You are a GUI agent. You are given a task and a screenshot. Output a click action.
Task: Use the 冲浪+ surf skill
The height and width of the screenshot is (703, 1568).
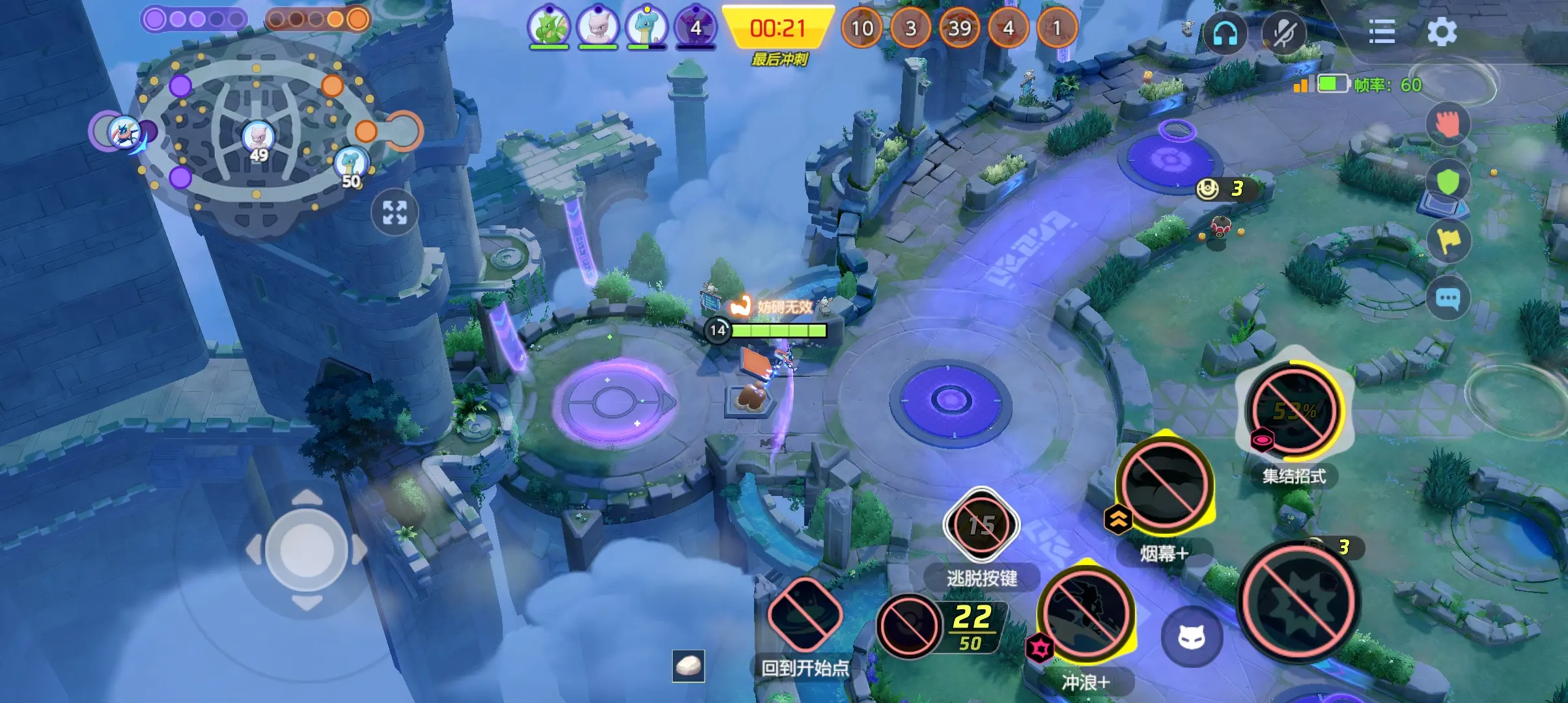(1085, 615)
